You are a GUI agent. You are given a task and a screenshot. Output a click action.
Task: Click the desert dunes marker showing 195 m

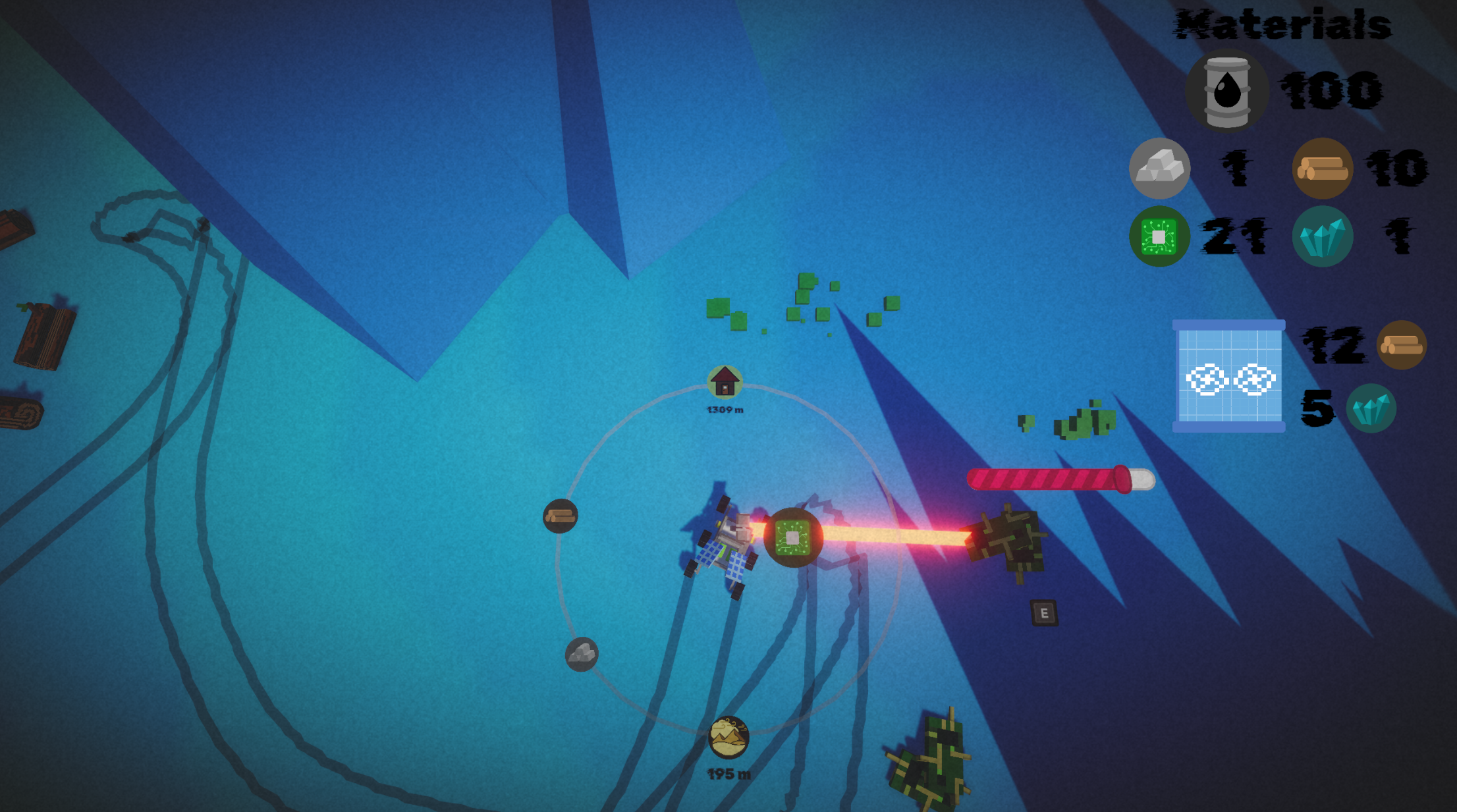tap(728, 737)
